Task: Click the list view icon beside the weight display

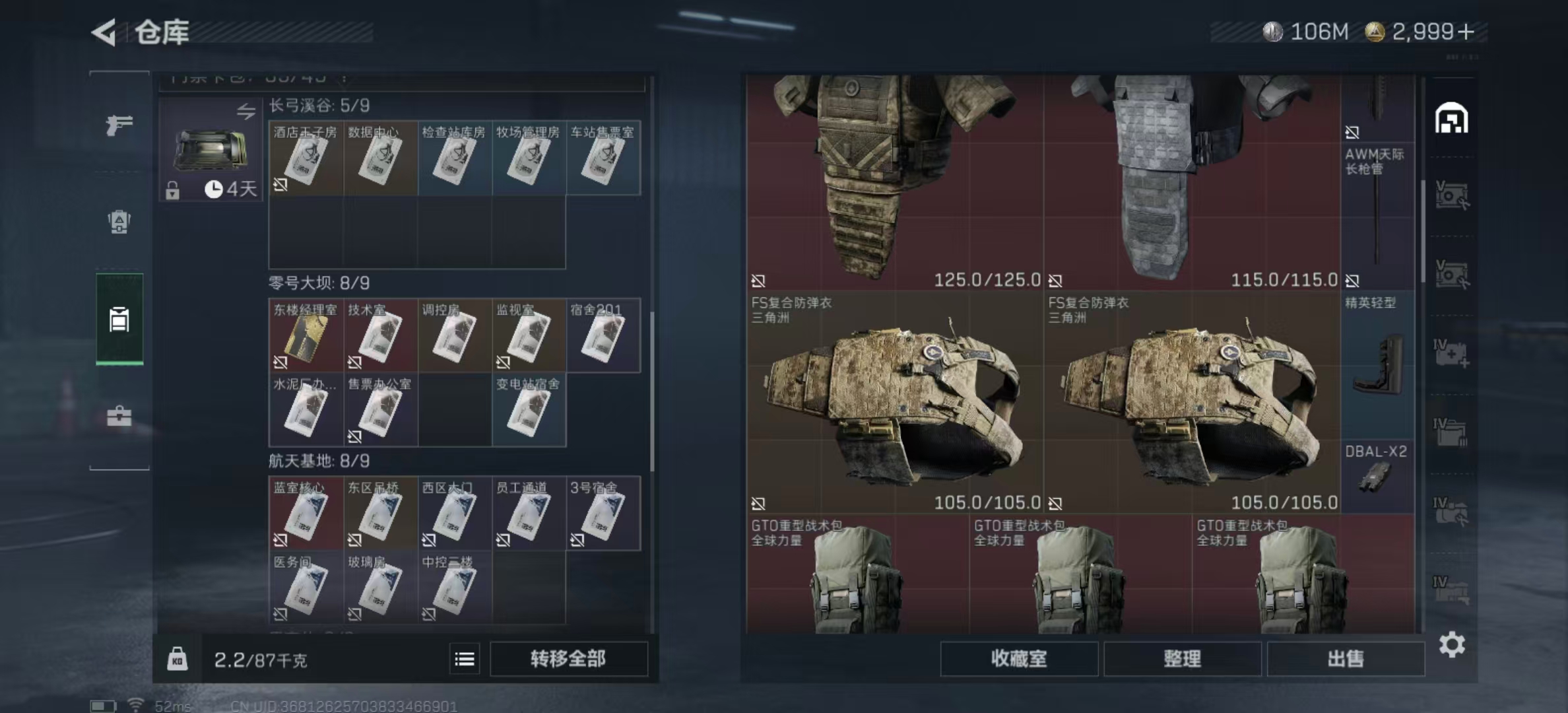Action: pyautogui.click(x=465, y=659)
